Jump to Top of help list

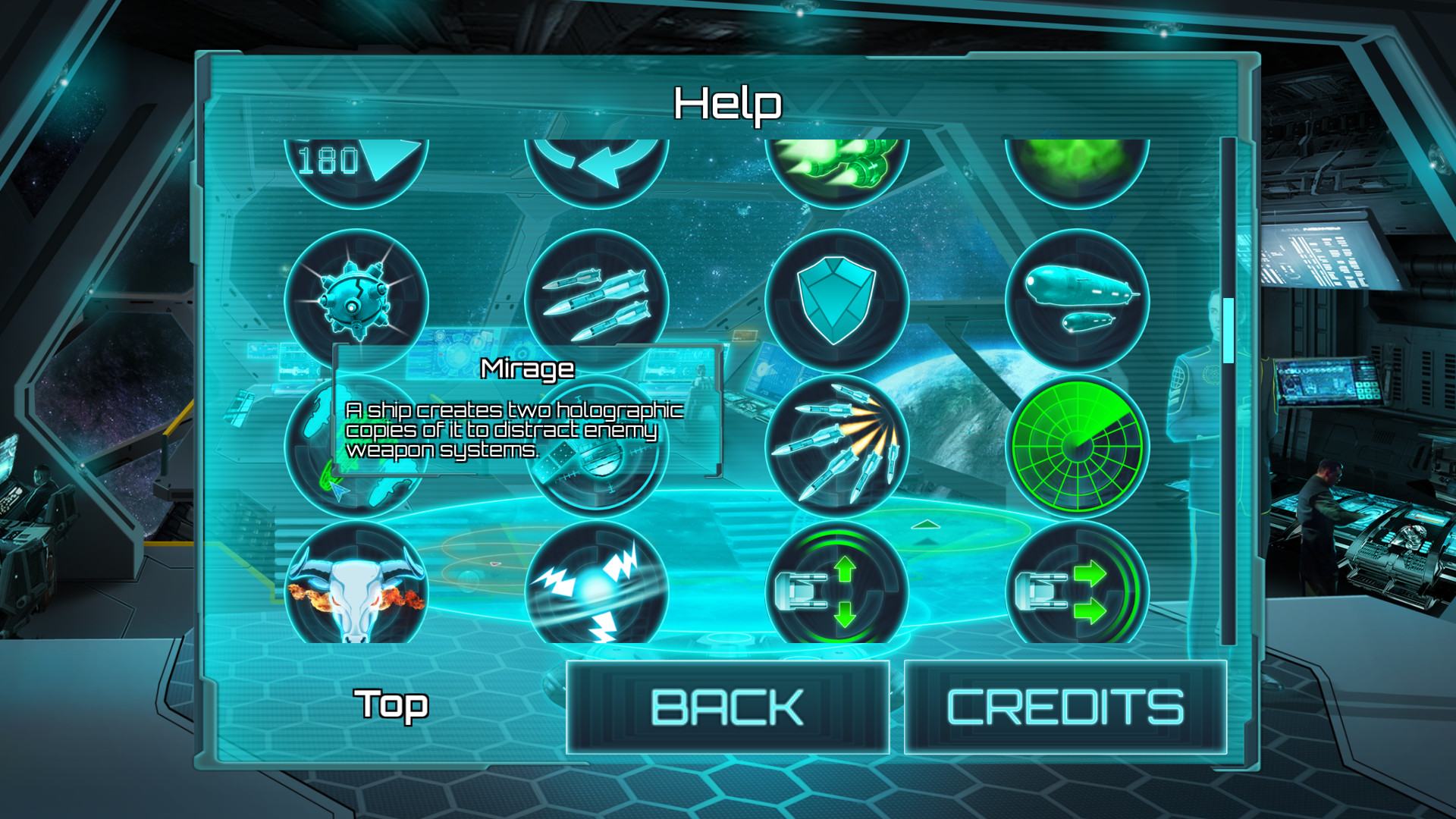(394, 704)
